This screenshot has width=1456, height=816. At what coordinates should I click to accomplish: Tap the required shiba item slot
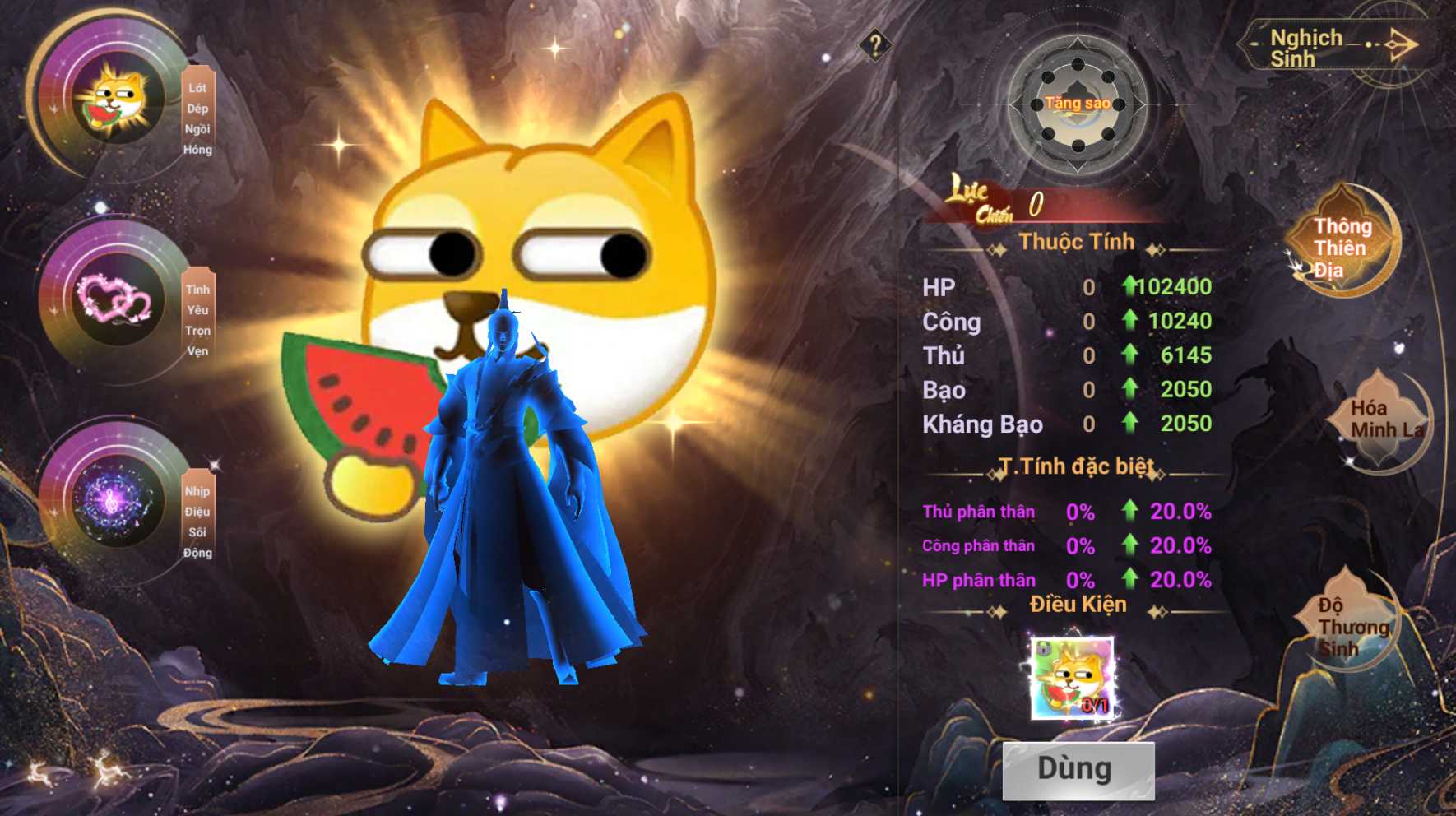point(1072,679)
